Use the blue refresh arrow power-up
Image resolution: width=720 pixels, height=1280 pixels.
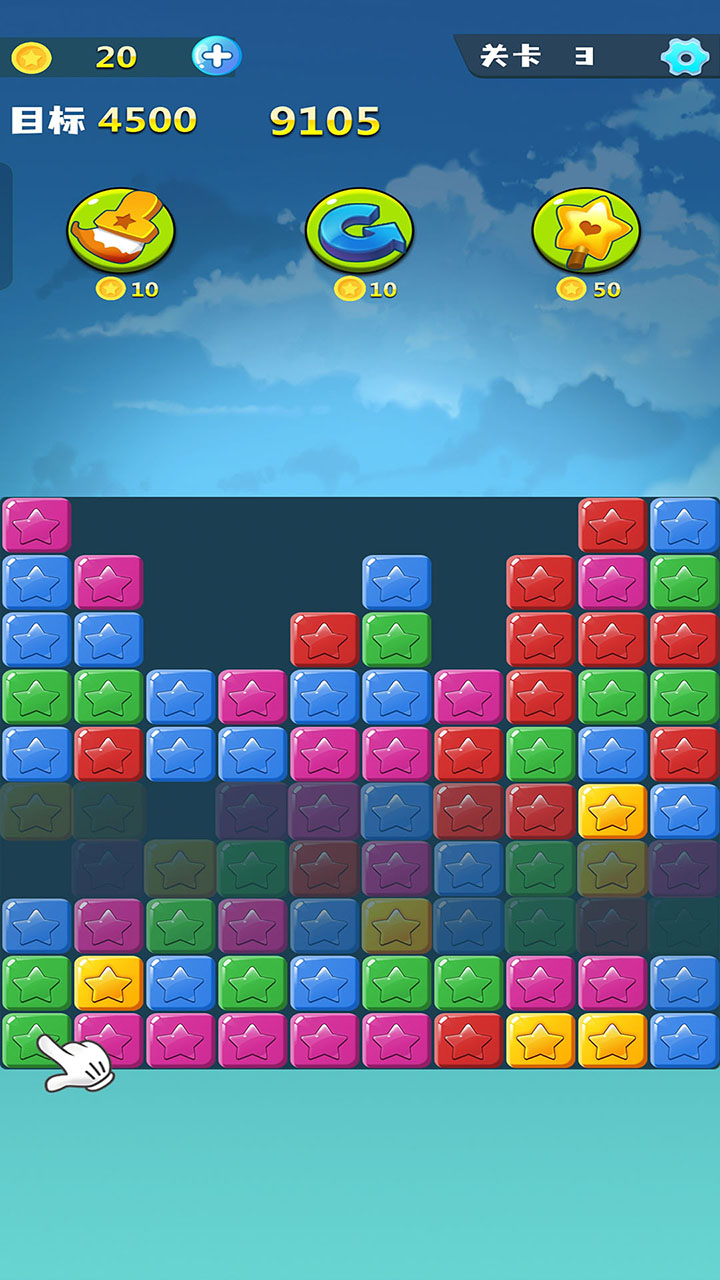point(359,230)
